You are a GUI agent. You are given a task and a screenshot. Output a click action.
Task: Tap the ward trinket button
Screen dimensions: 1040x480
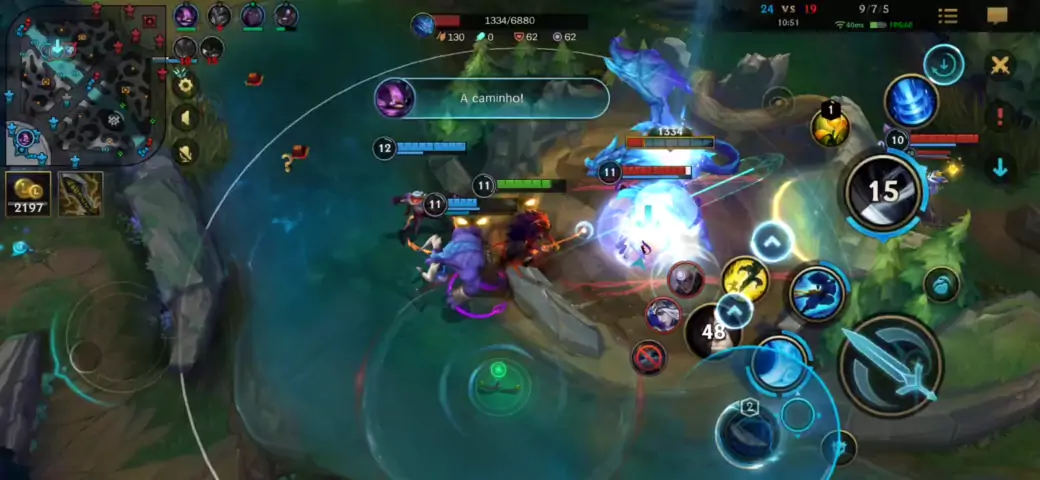[x=942, y=284]
